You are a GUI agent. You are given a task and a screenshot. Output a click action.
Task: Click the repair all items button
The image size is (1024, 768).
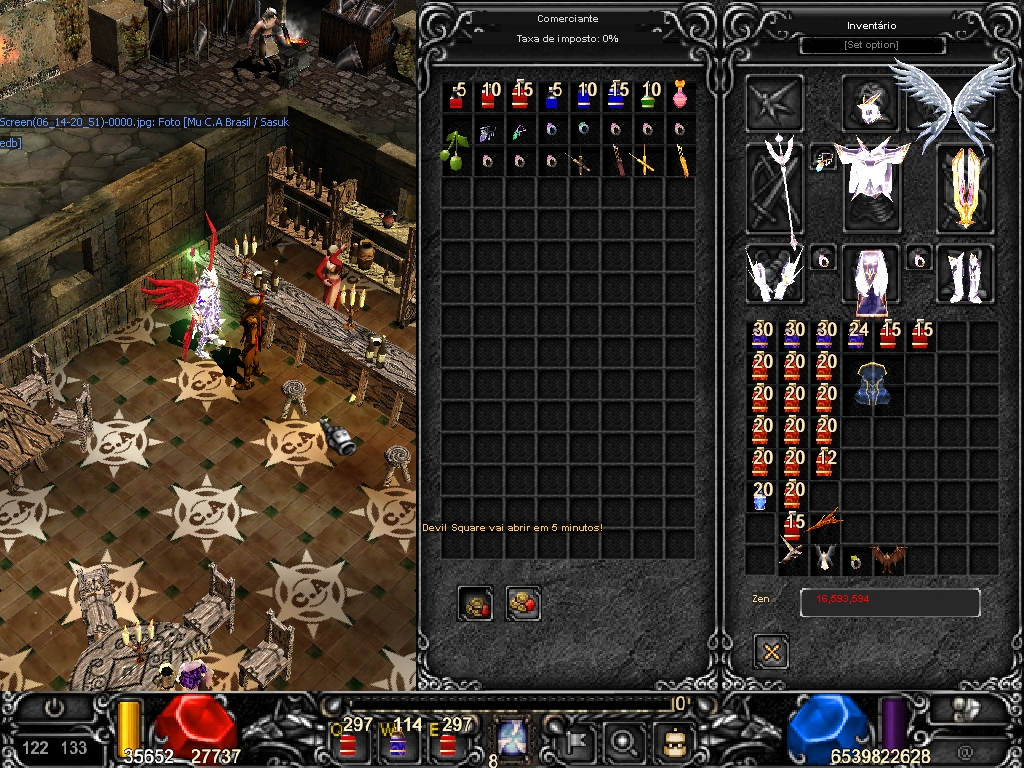coord(523,603)
